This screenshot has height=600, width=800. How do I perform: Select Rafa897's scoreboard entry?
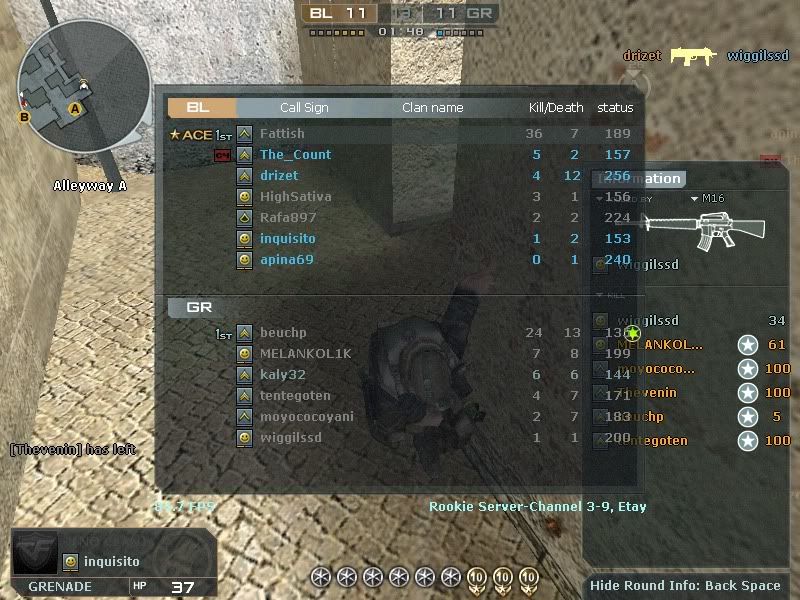(x=287, y=218)
